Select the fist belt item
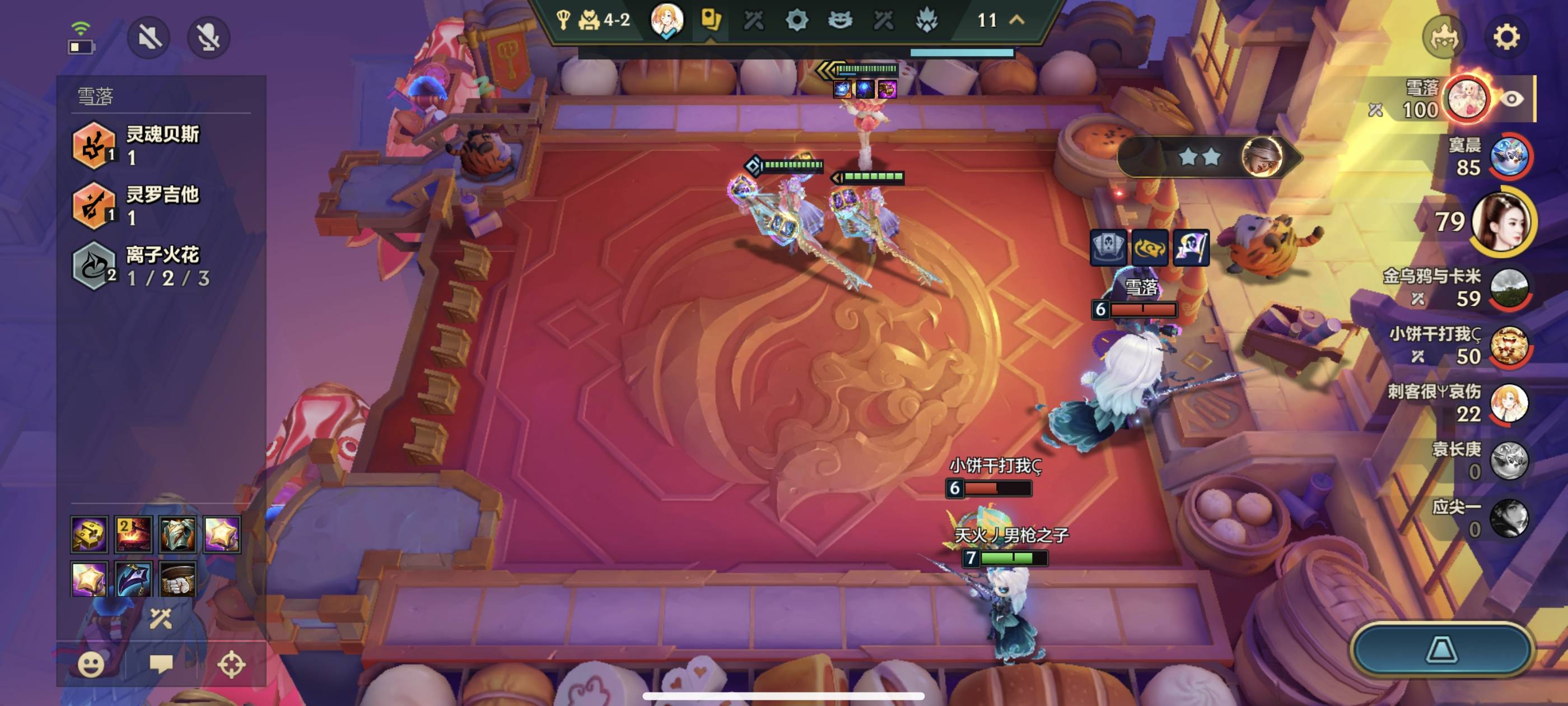Image resolution: width=1568 pixels, height=706 pixels. (178, 579)
